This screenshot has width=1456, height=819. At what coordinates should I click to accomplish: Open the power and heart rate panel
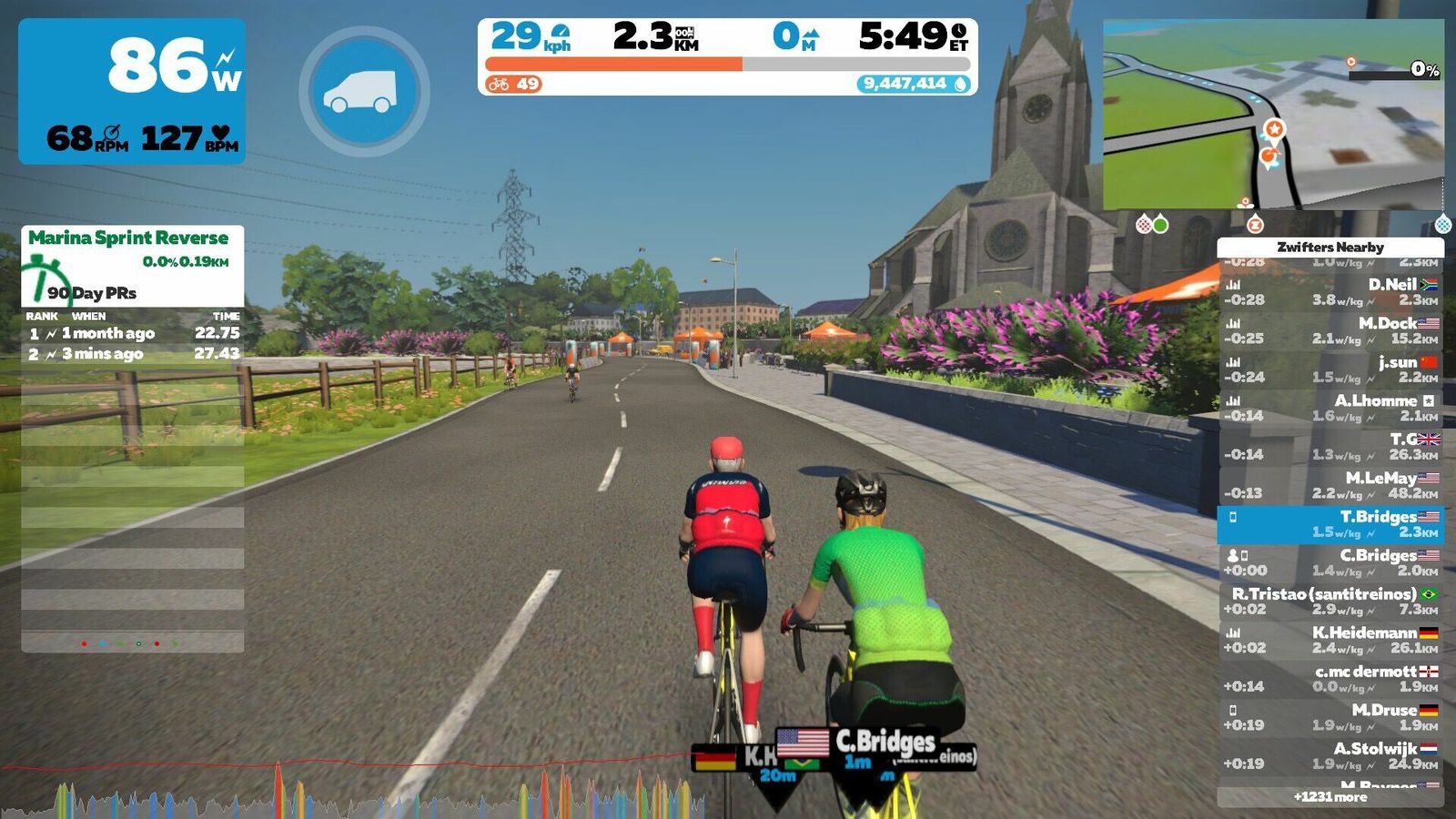point(132,91)
